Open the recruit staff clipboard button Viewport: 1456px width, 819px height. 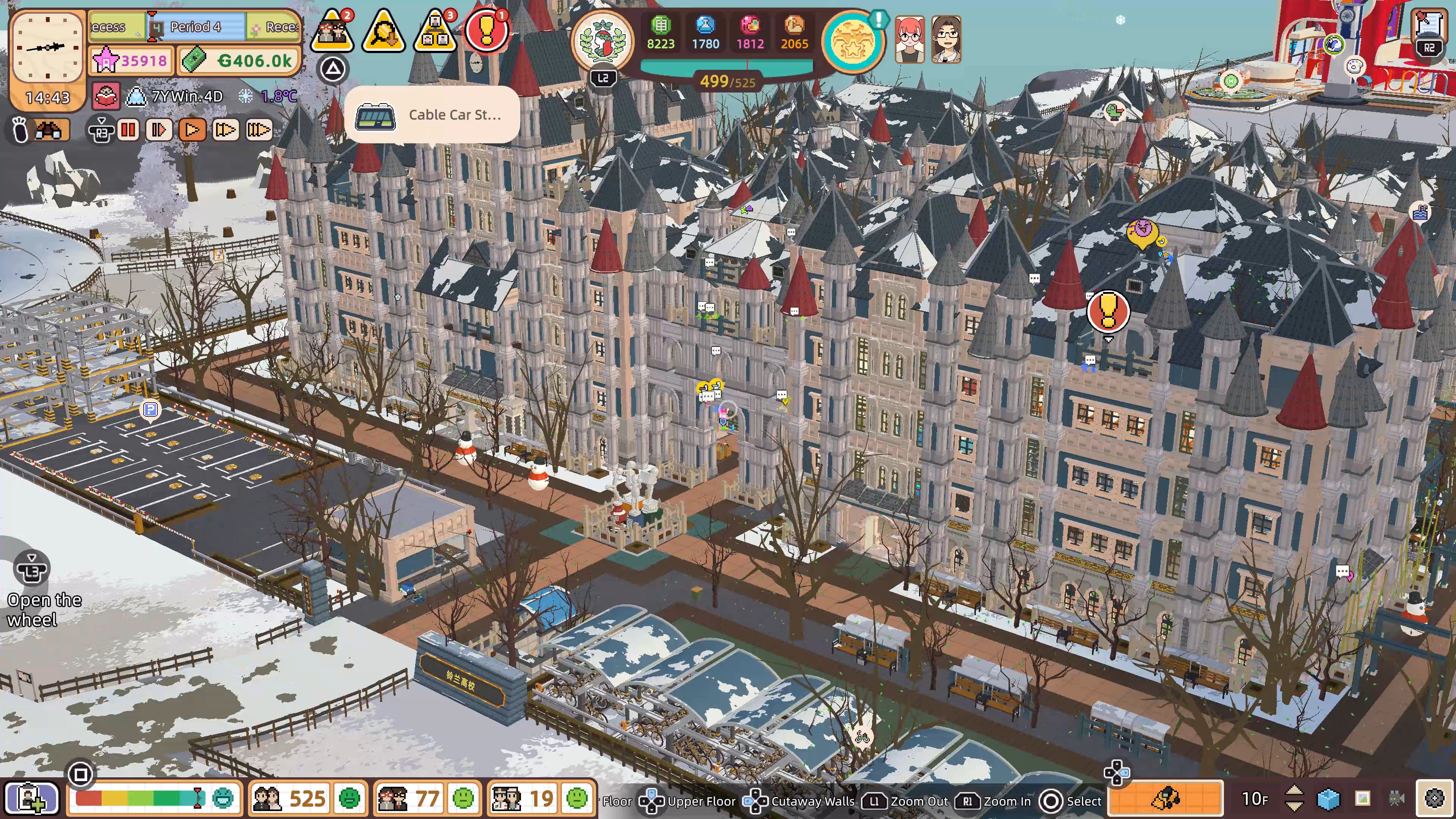pyautogui.click(x=31, y=798)
